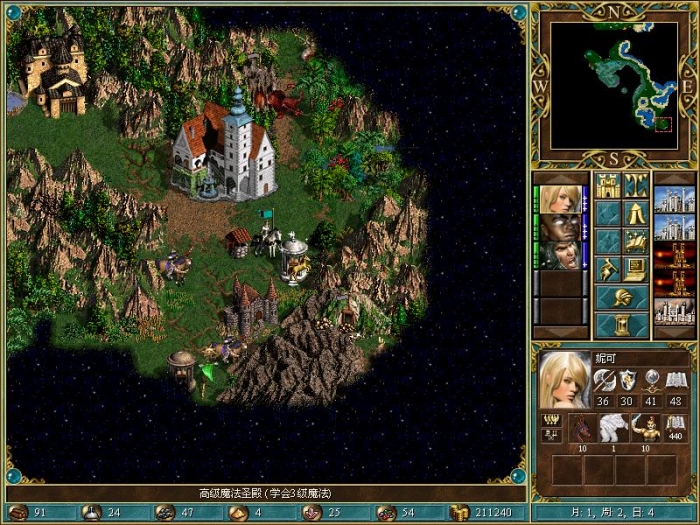Open the Kingdom Overview castle button
The image size is (700, 525).
[x=608, y=185]
